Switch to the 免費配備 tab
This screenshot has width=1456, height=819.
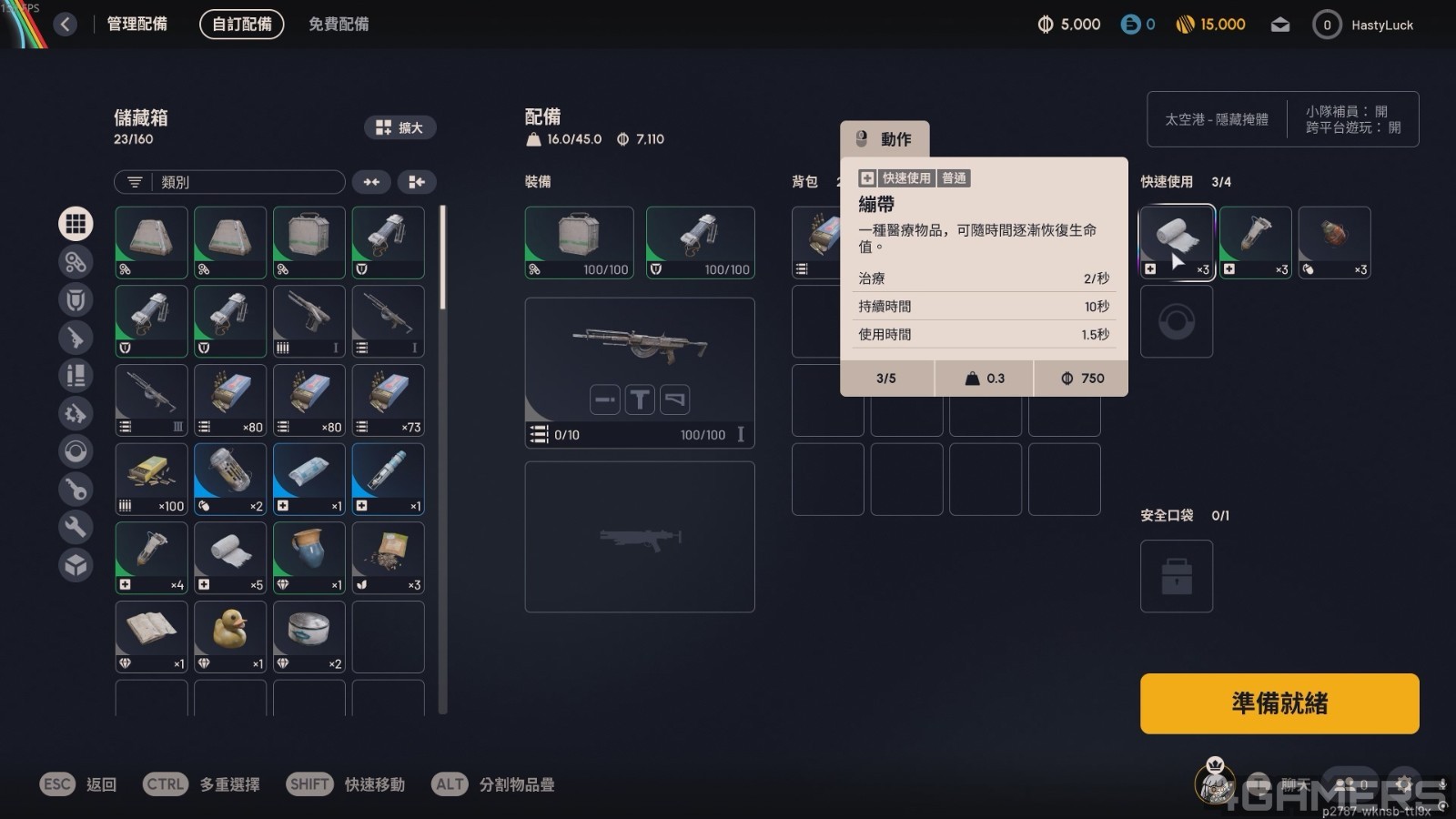click(339, 25)
